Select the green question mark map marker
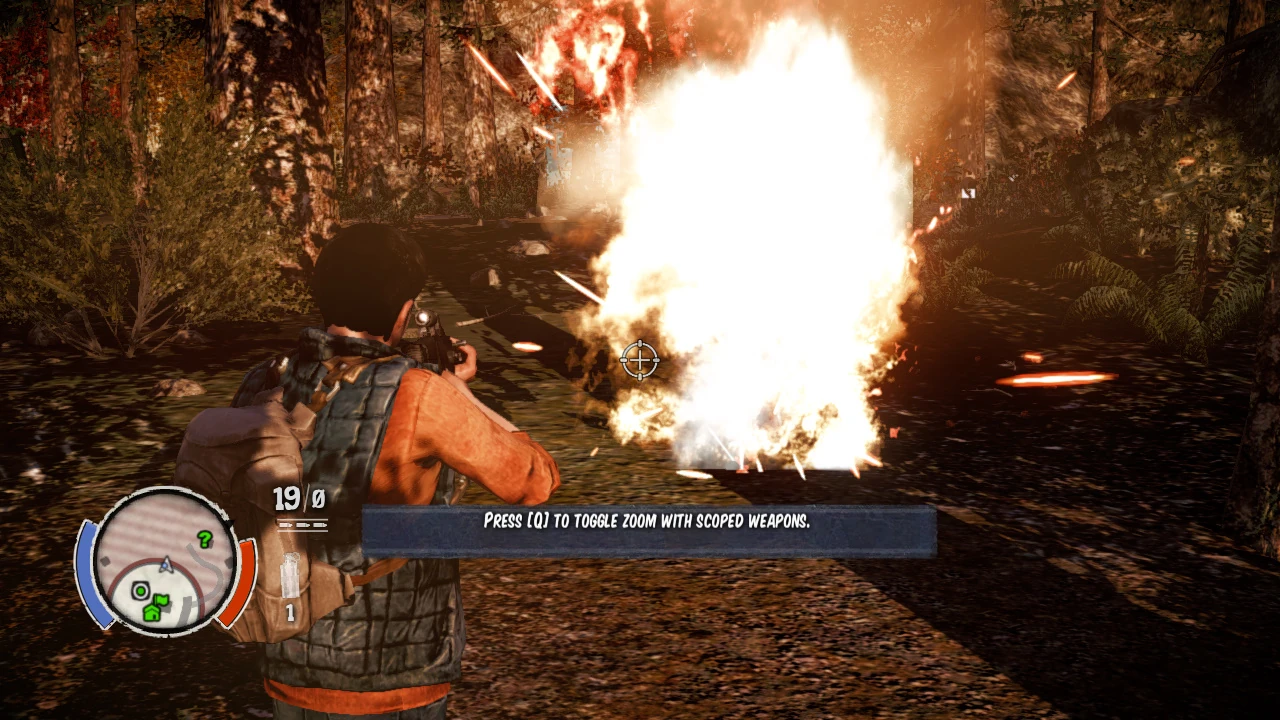1280x720 pixels. [205, 540]
